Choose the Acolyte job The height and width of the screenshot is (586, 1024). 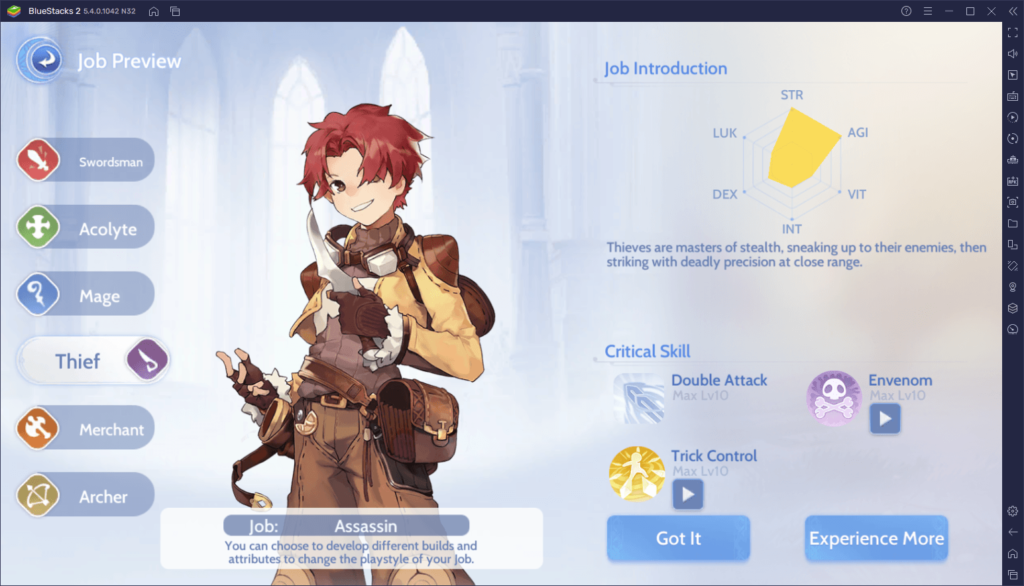[87, 229]
